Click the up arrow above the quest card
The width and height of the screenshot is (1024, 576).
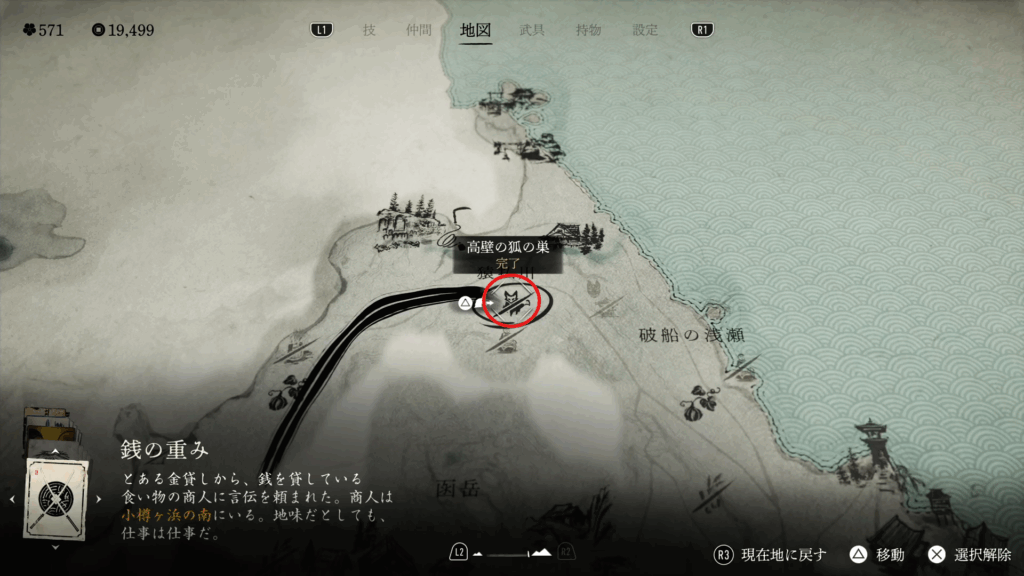pyautogui.click(x=55, y=452)
